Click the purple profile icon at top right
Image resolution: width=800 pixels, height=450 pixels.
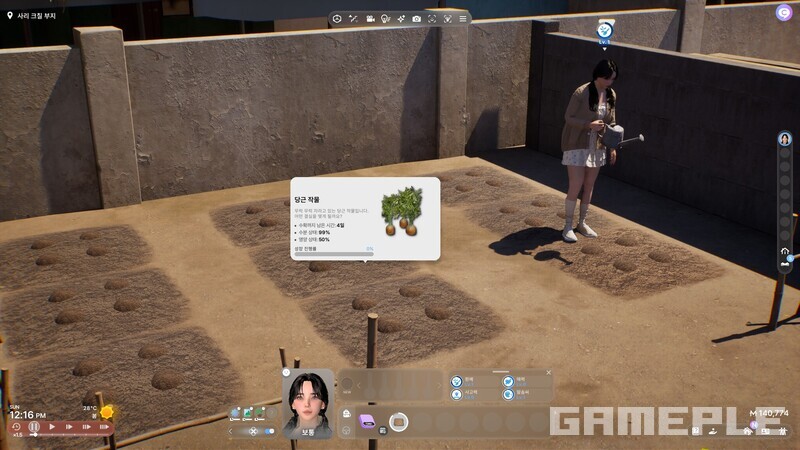pyautogui.click(x=783, y=12)
